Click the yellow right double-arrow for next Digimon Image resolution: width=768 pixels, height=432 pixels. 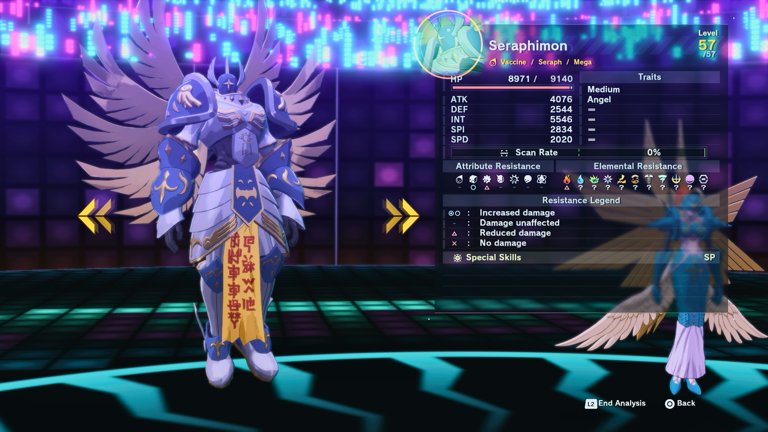coord(401,215)
